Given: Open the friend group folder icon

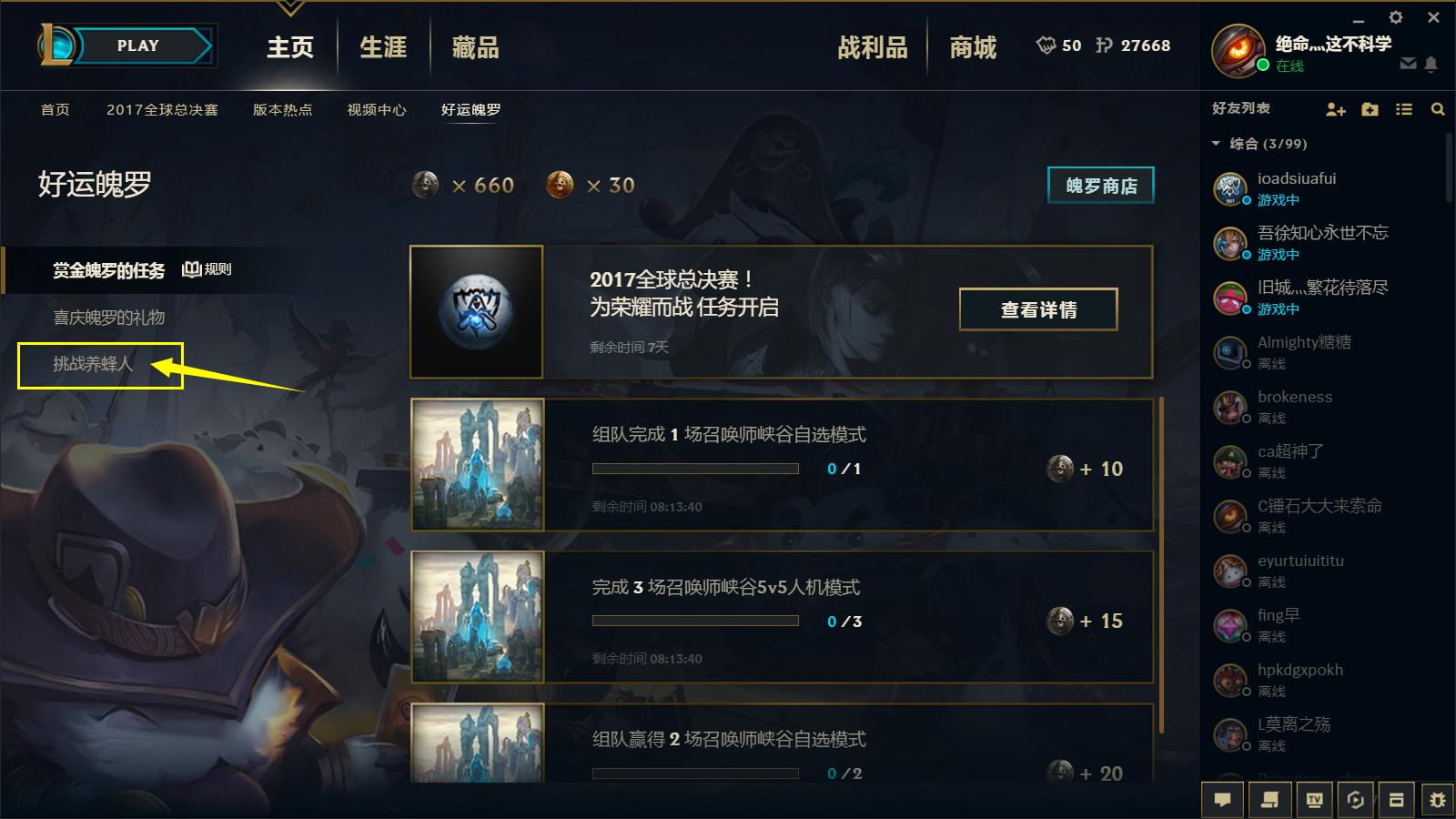Looking at the screenshot, I should point(1370,109).
